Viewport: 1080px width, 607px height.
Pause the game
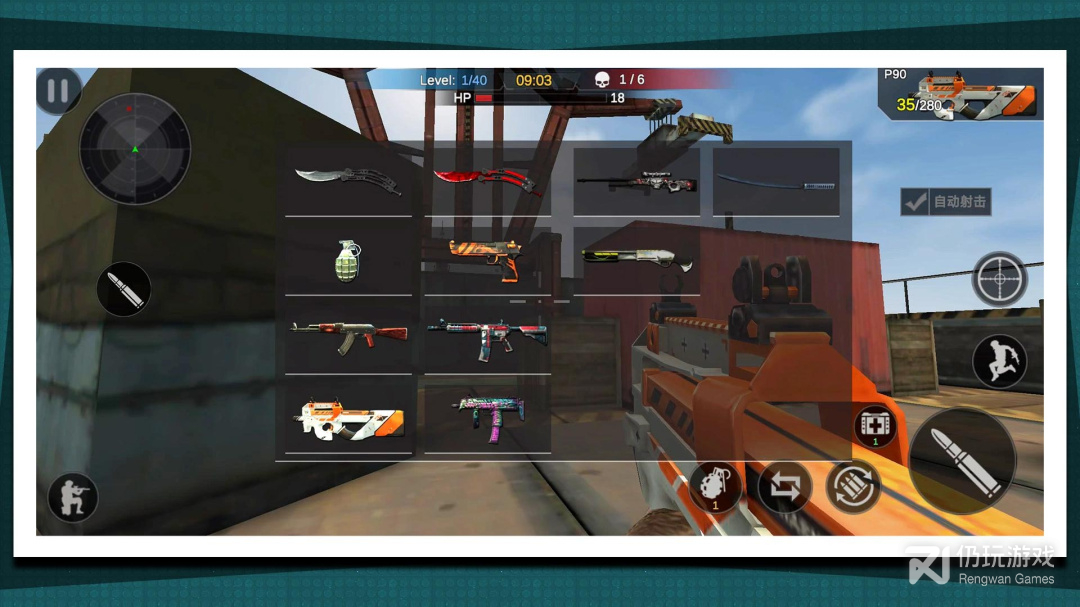[x=58, y=91]
